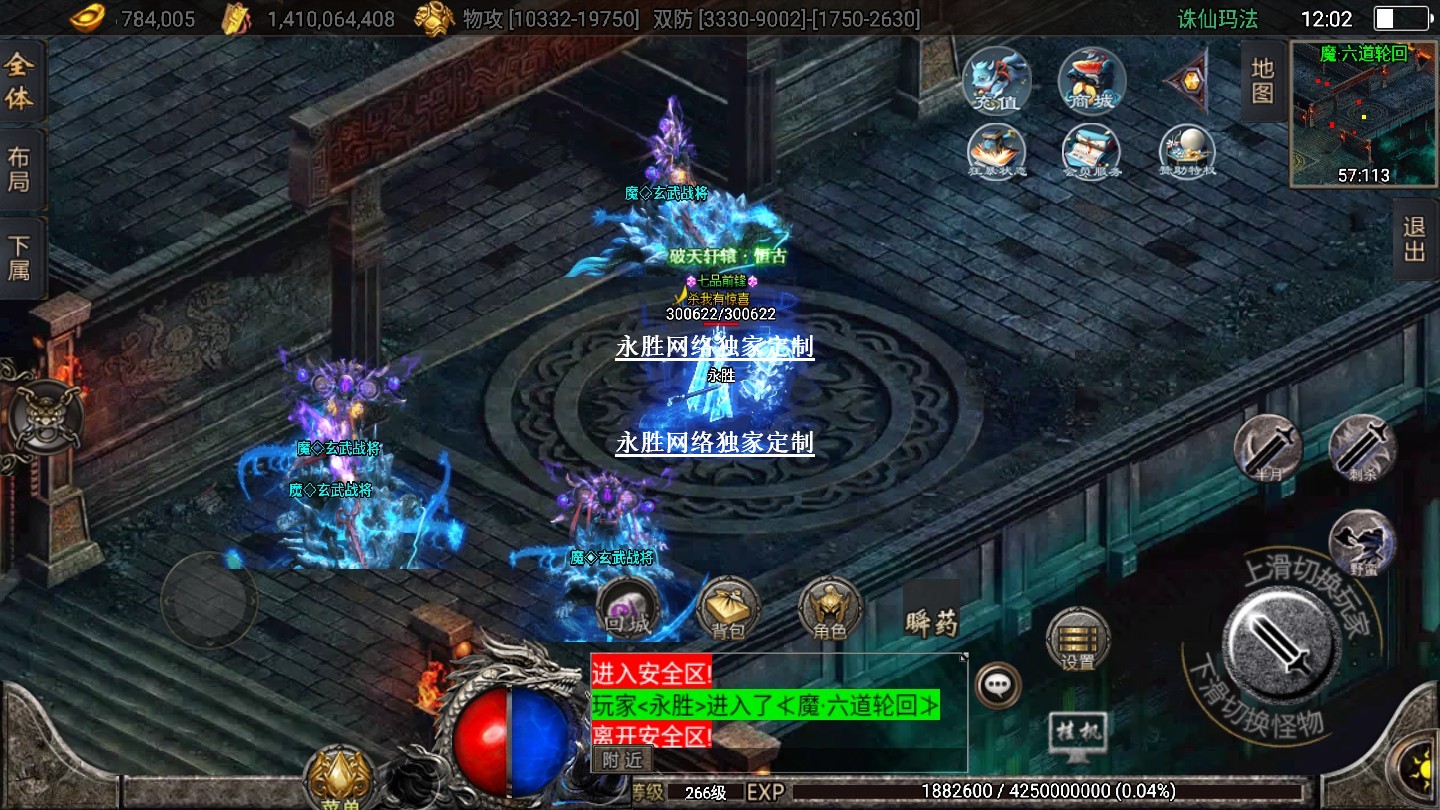Screen dimensions: 1440x810
Task: Activate the 刺杀 assassinate skill
Action: click(x=1362, y=448)
